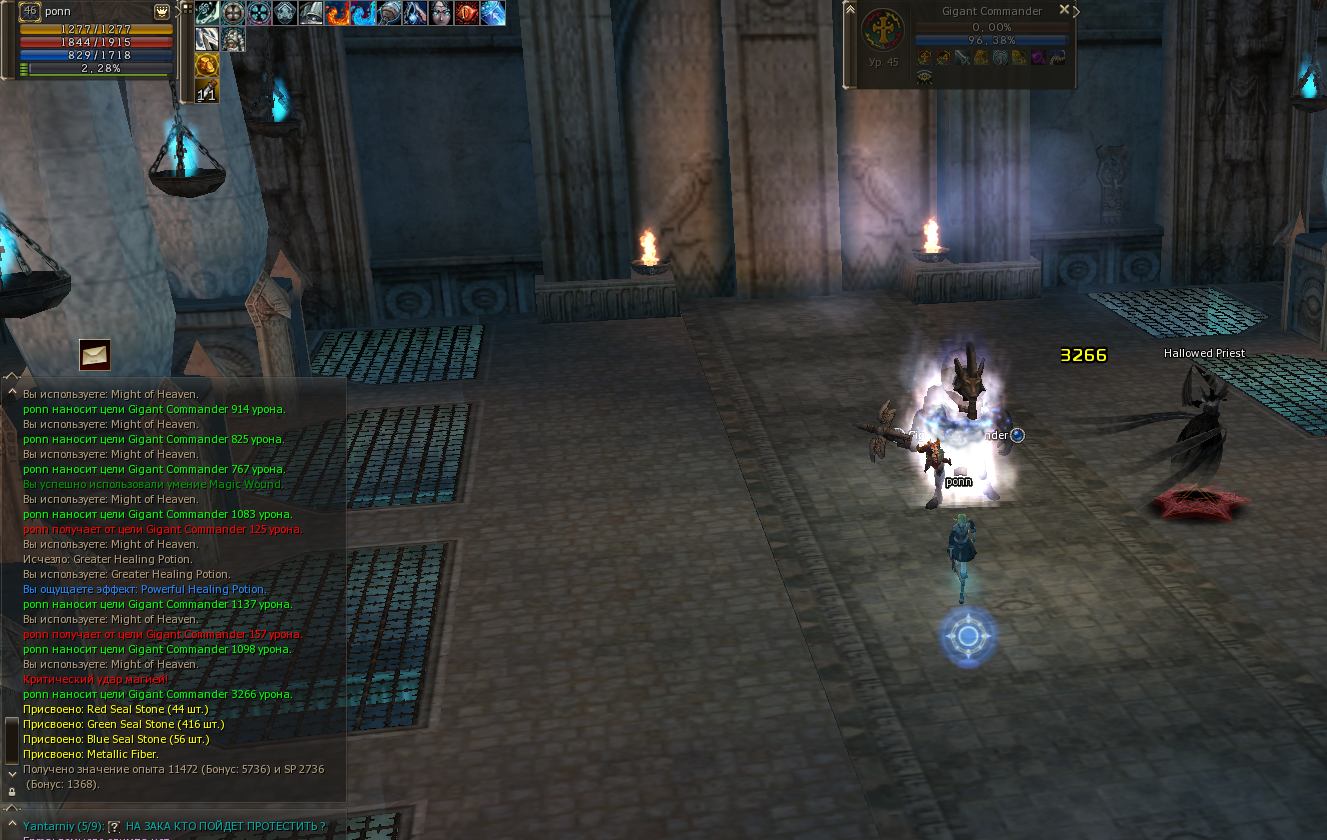Click the crown icon beside player name ponn

coord(162,11)
